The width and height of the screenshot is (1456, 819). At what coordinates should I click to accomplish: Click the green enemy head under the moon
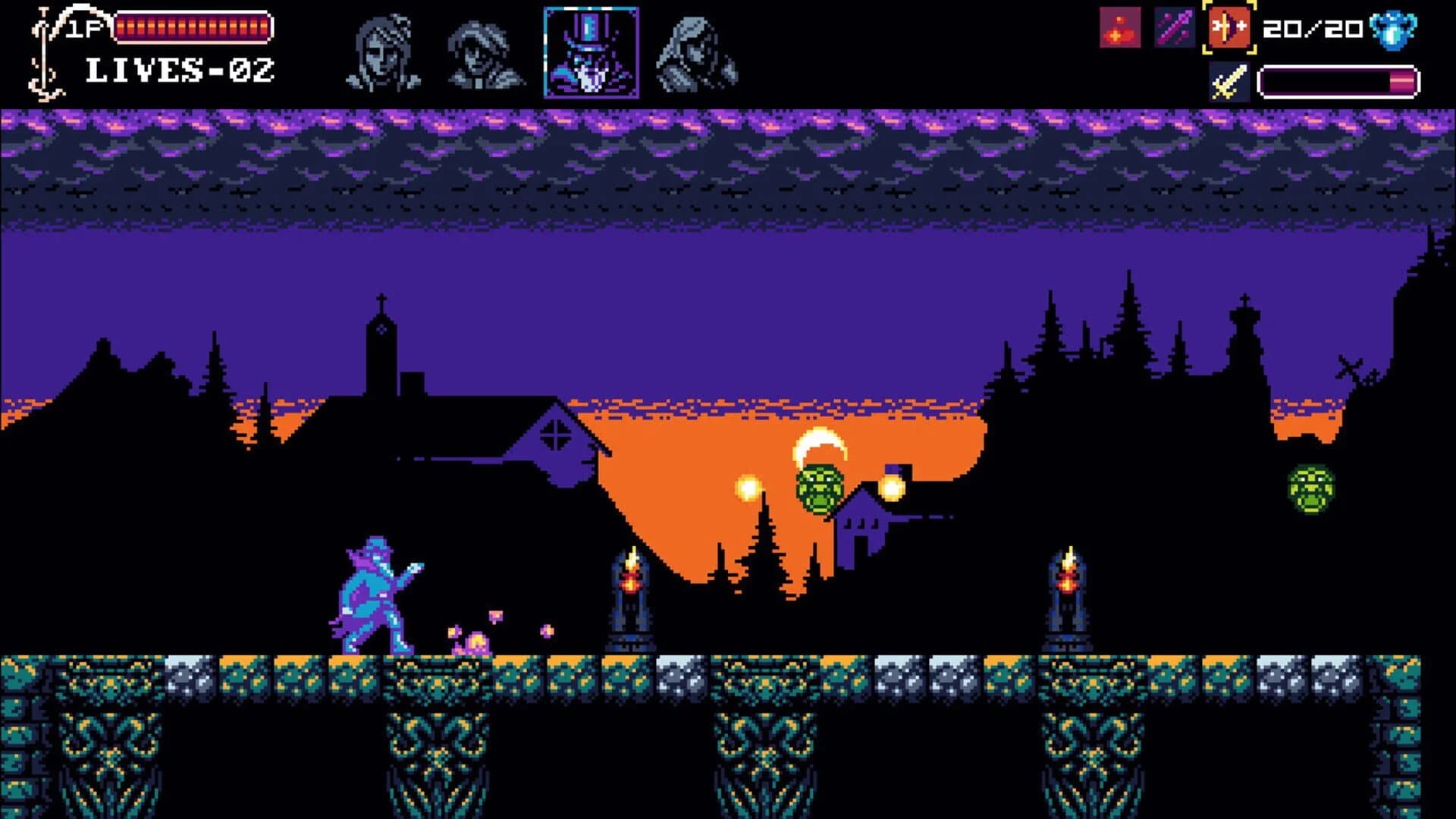click(x=821, y=485)
